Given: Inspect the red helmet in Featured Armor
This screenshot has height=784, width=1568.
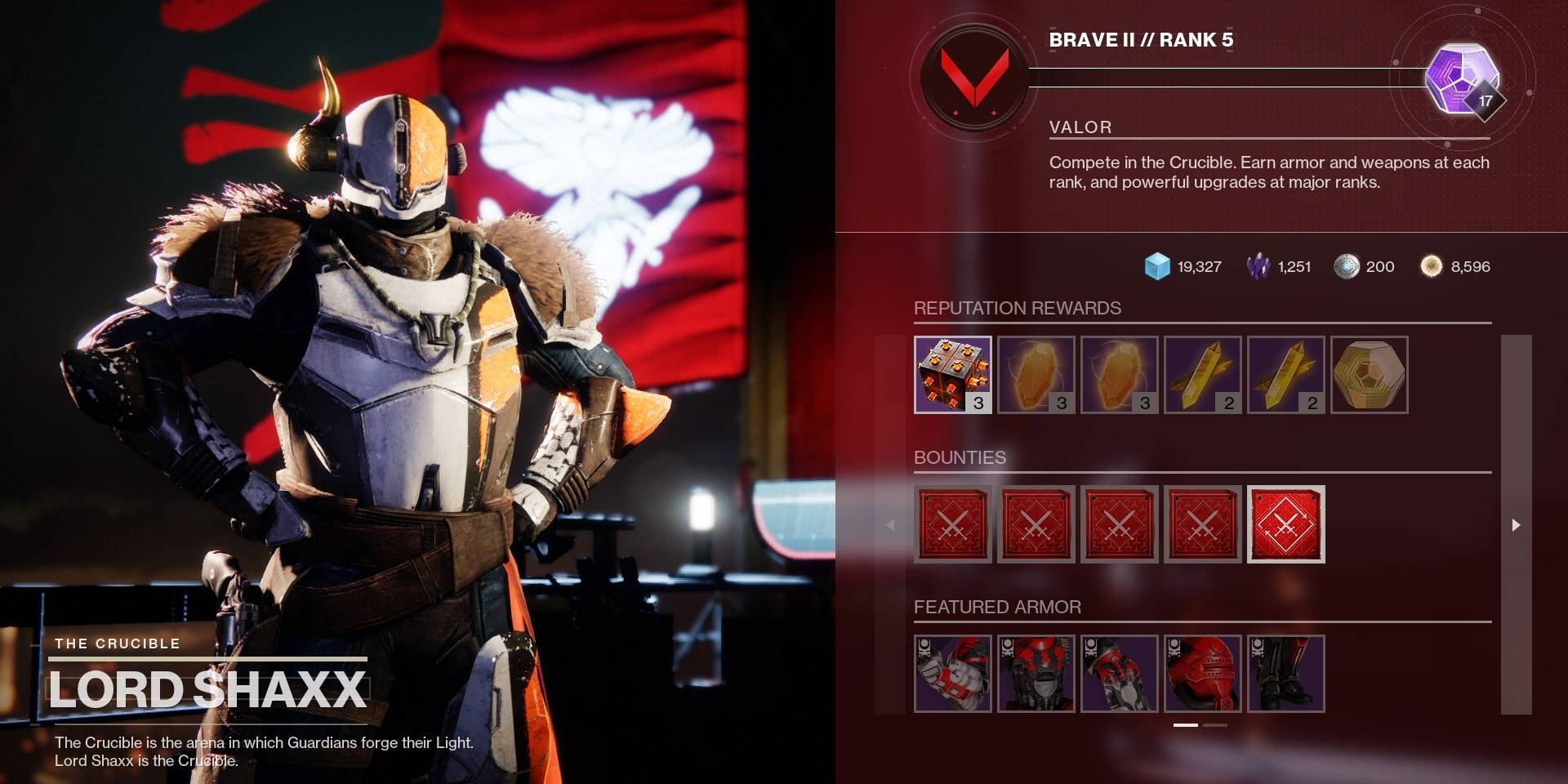Looking at the screenshot, I should pos(1202,674).
